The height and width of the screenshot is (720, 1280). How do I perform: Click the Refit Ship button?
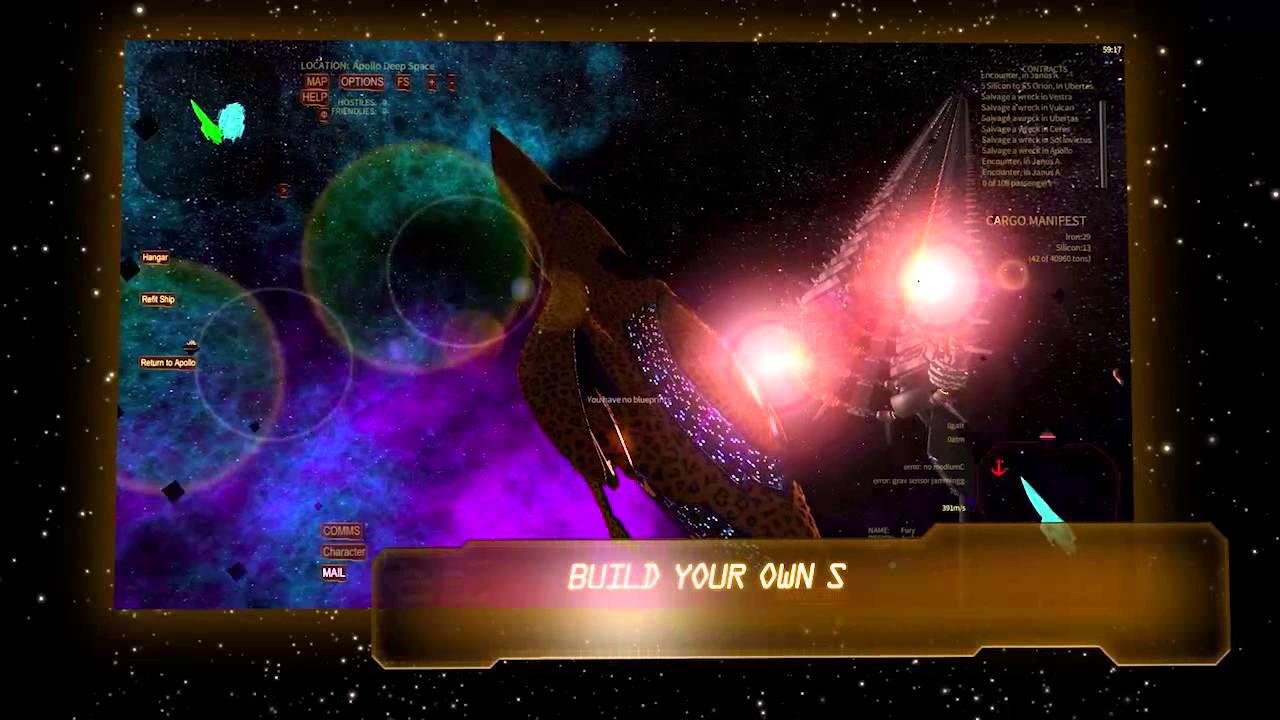pyautogui.click(x=157, y=297)
